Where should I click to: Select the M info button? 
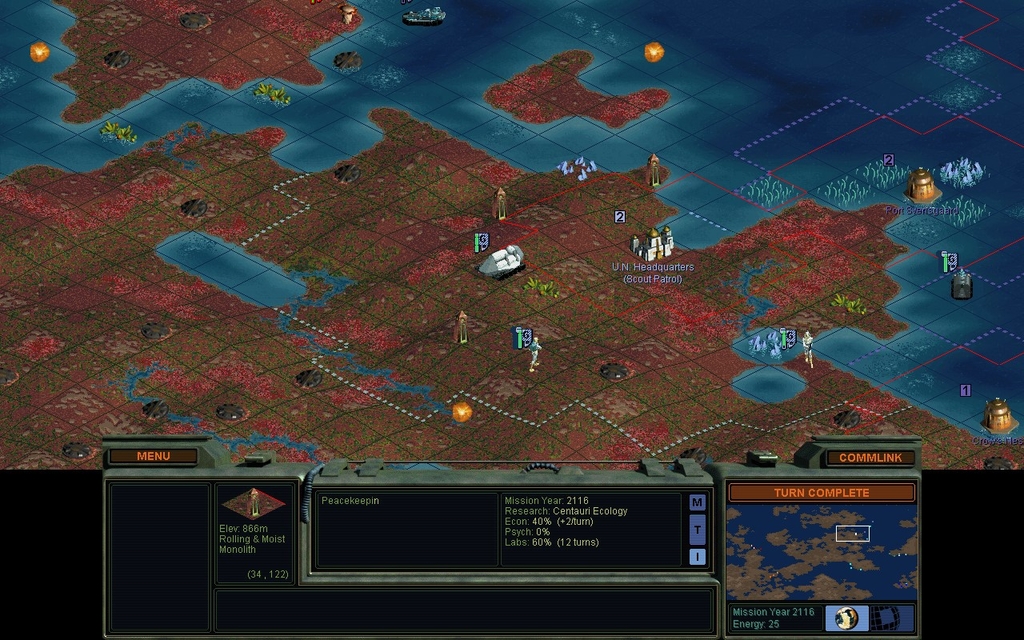pos(697,502)
